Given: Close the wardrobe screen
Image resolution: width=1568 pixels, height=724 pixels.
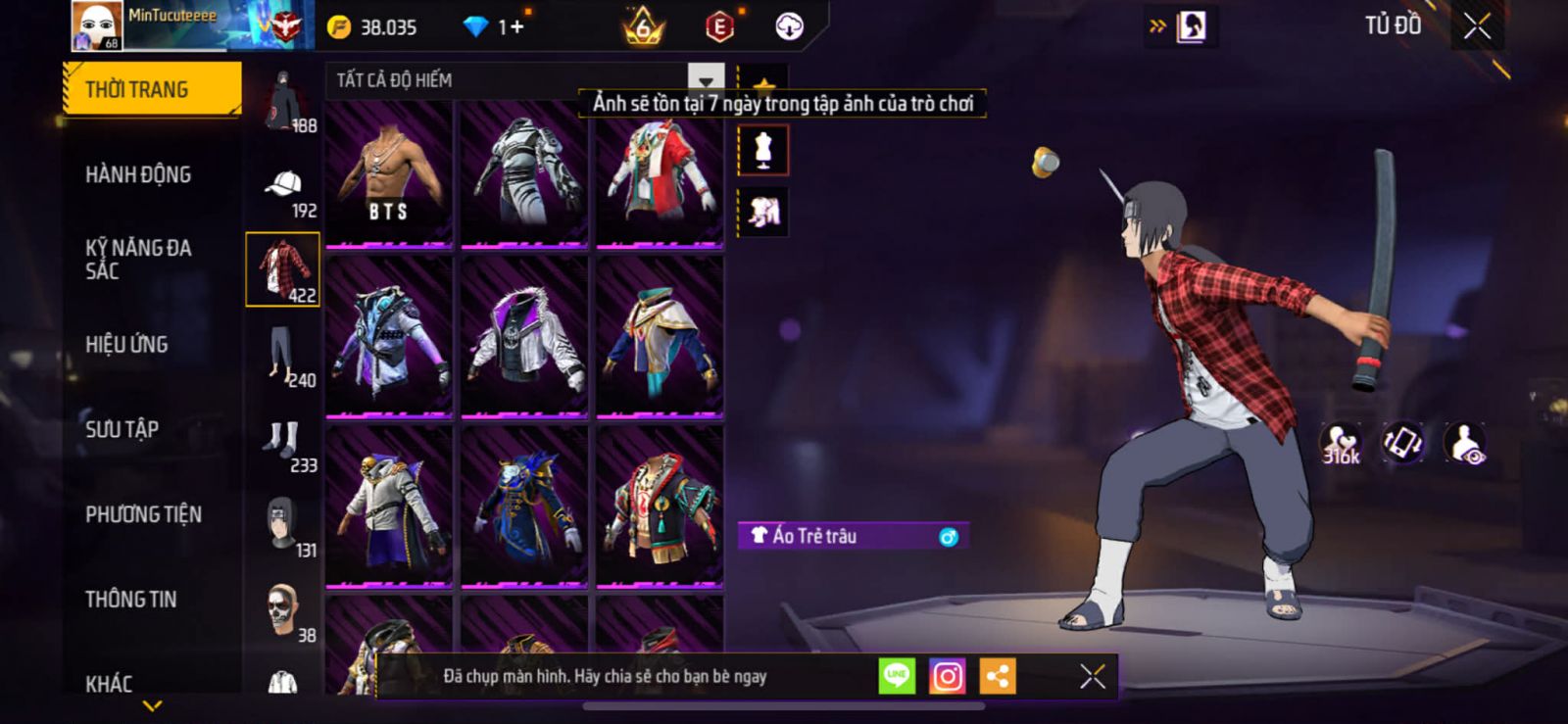Looking at the screenshot, I should 1477,27.
